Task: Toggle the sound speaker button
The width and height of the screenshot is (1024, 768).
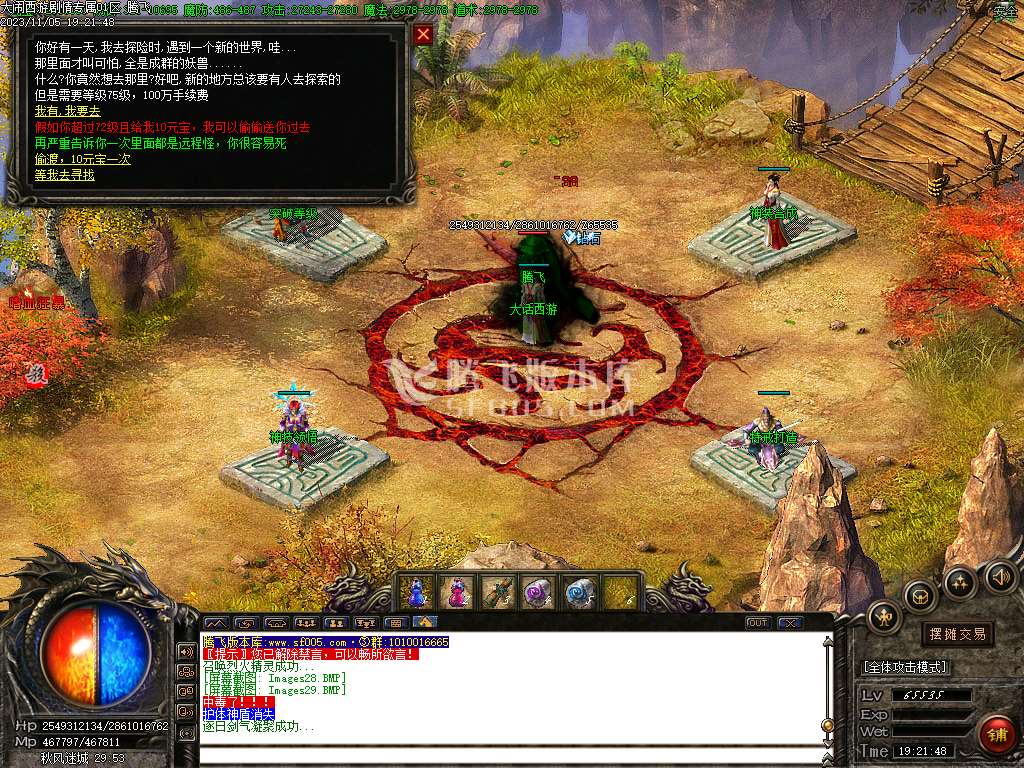Action: point(1001,577)
